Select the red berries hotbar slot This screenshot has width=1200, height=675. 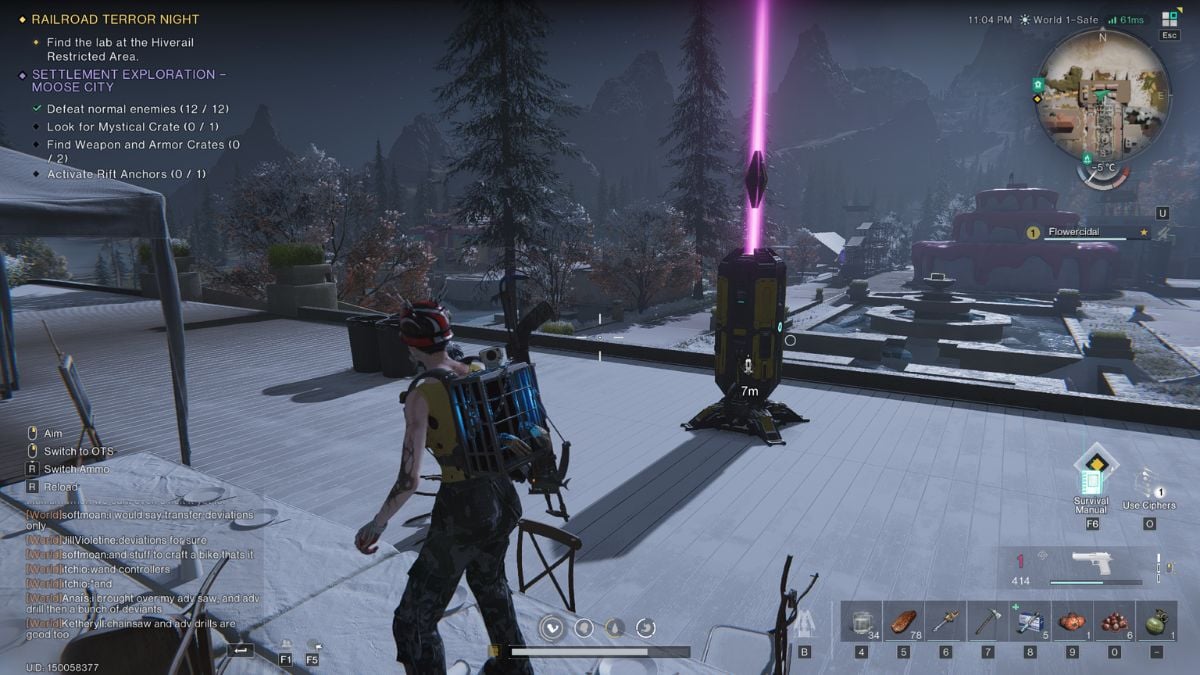1113,622
